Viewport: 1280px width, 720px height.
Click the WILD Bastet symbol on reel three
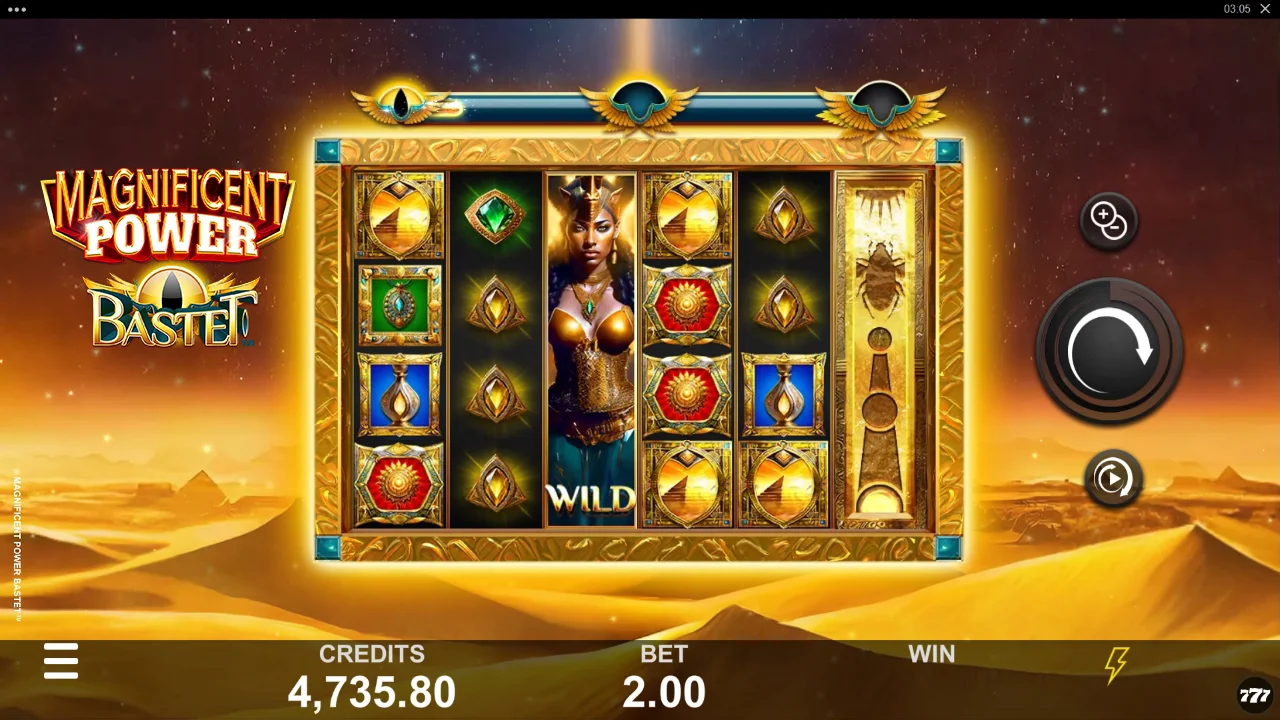[588, 350]
